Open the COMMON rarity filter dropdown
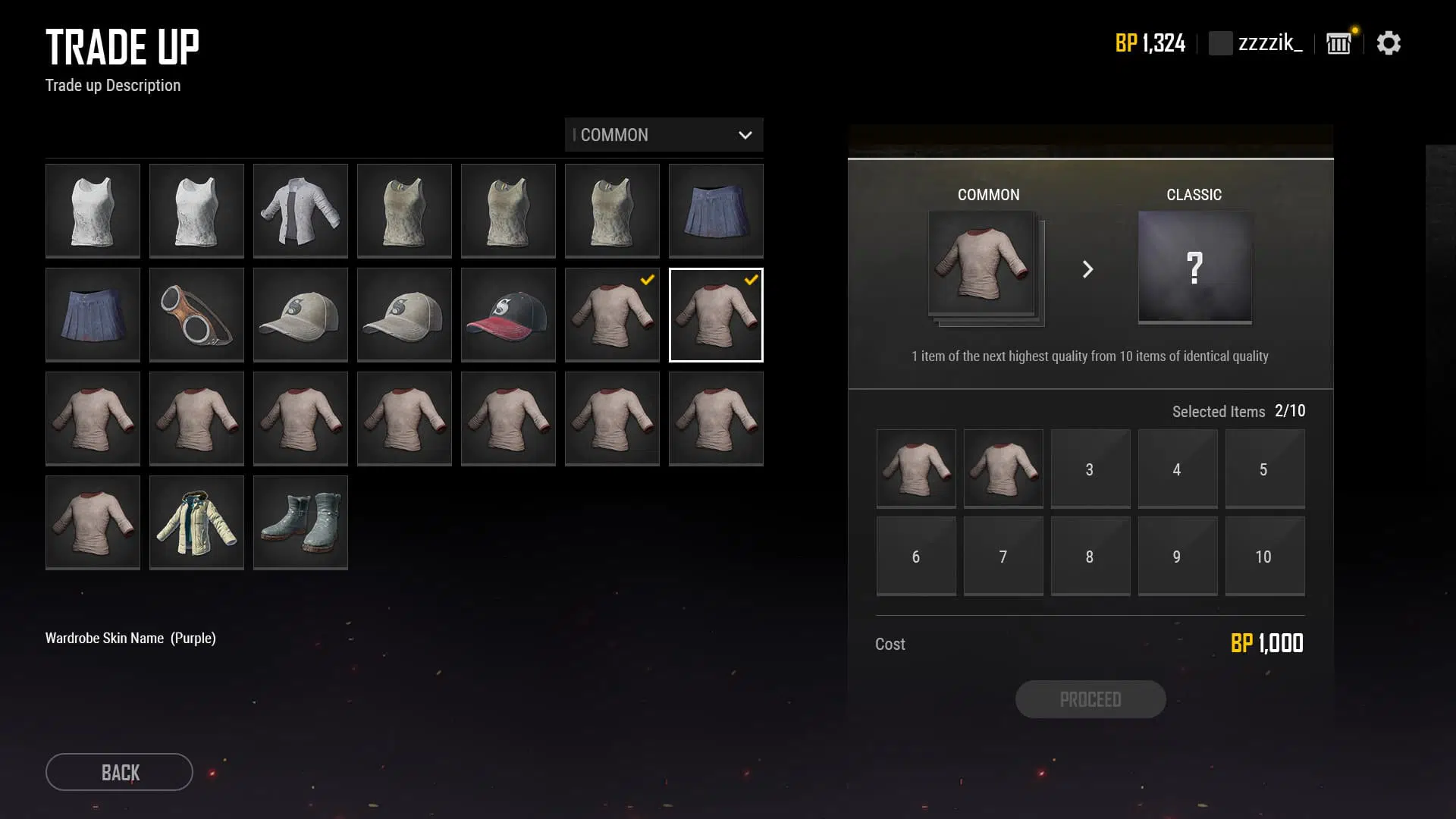Screen dimensions: 1456x819 [x=664, y=135]
